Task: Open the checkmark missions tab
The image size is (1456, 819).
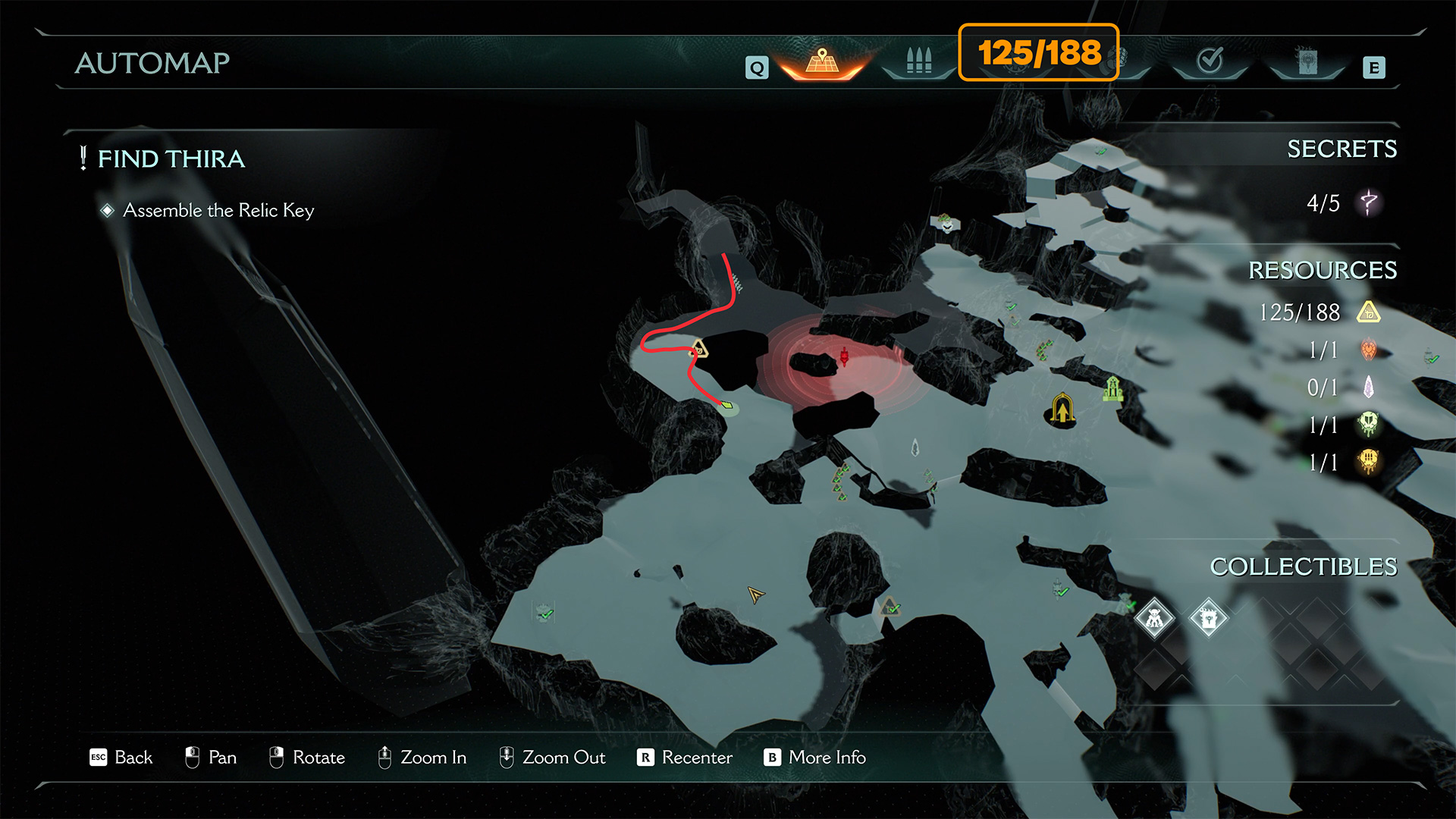Action: click(x=1210, y=61)
